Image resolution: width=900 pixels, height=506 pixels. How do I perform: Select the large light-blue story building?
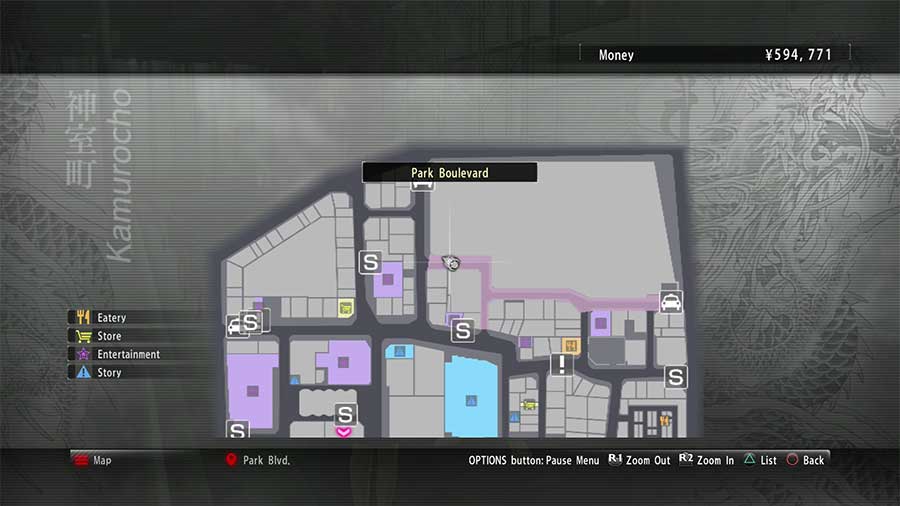(x=470, y=398)
